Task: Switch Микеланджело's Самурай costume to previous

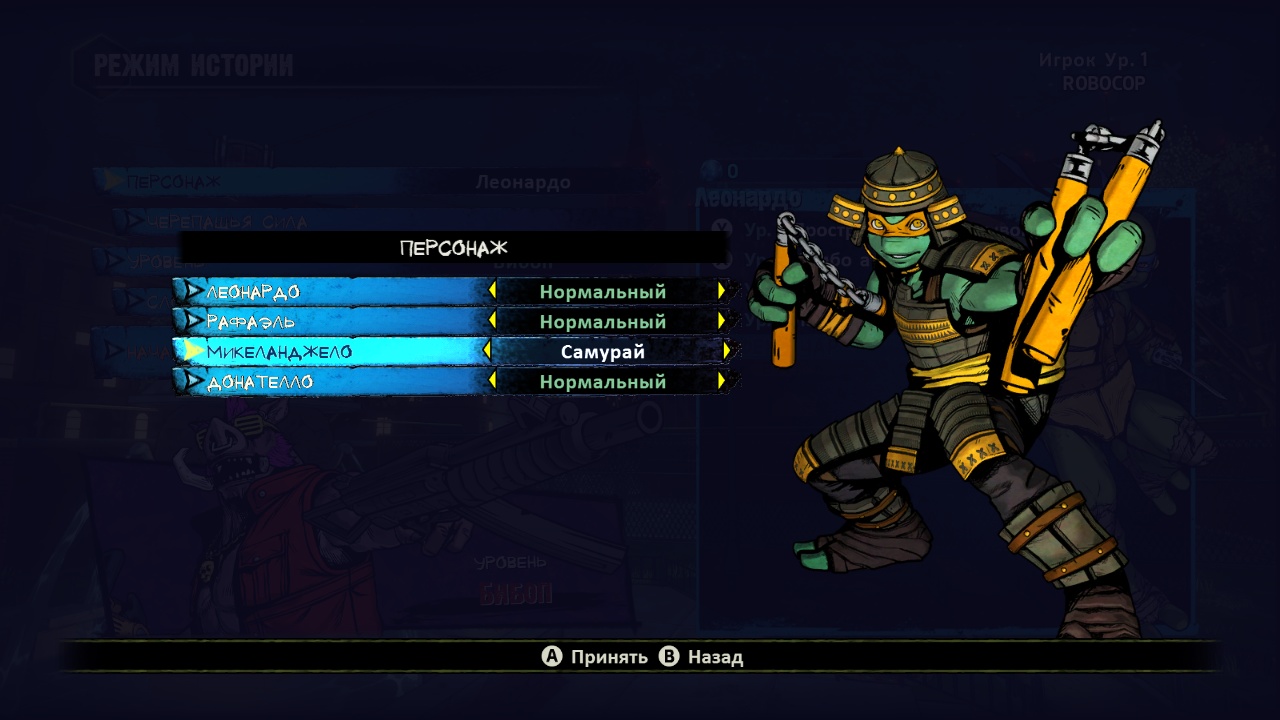Action: (x=487, y=352)
